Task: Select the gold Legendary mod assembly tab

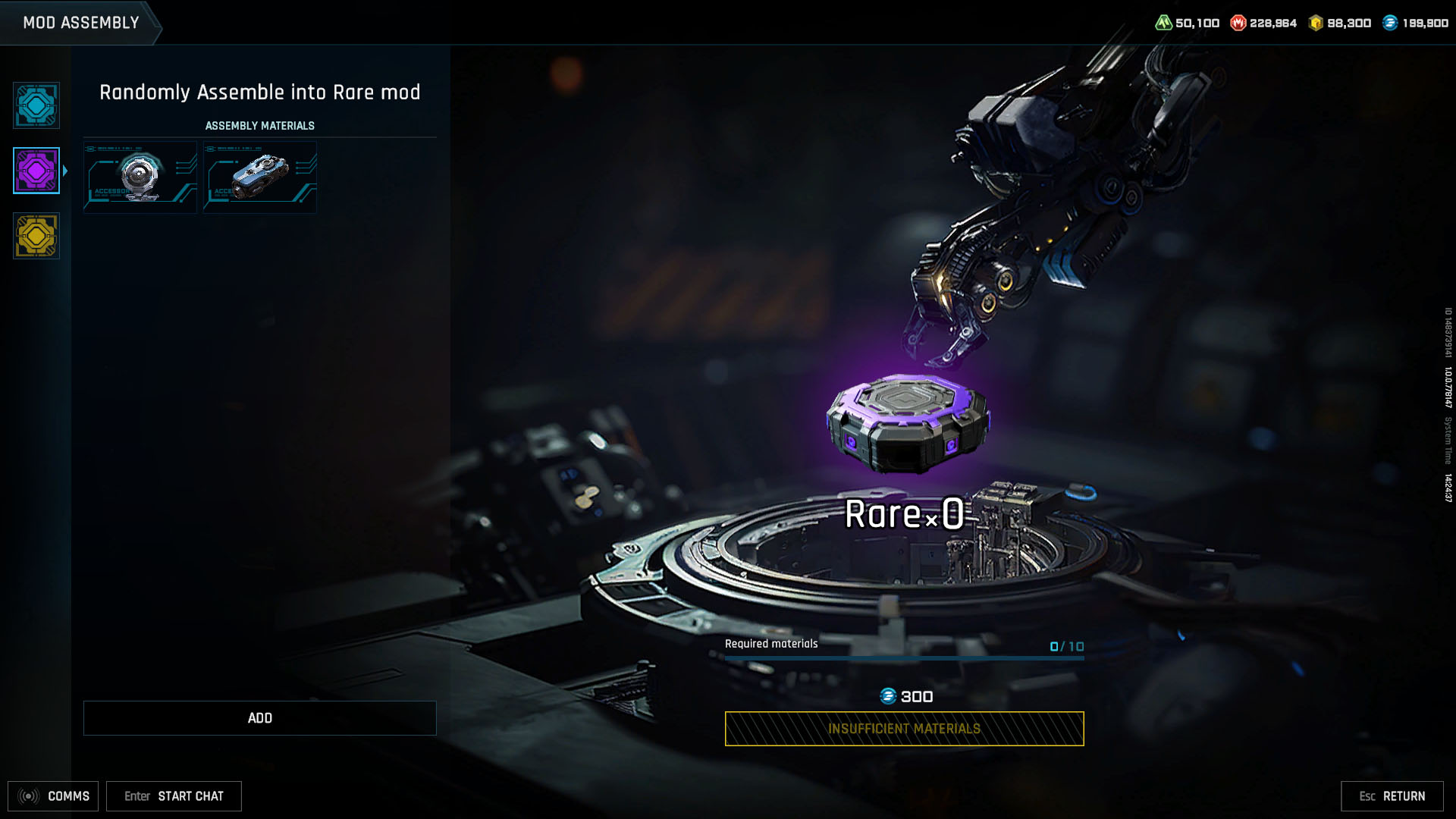Action: [x=36, y=236]
